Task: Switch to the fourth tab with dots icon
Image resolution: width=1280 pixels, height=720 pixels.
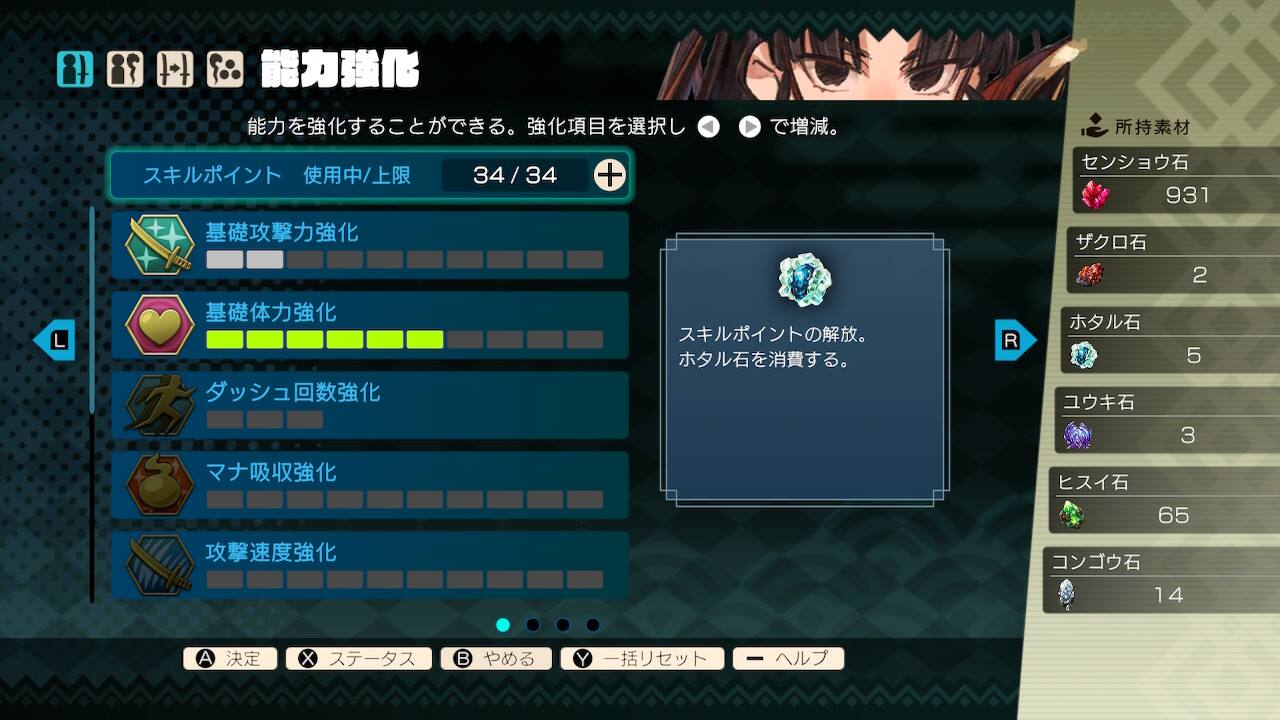Action: tap(225, 69)
